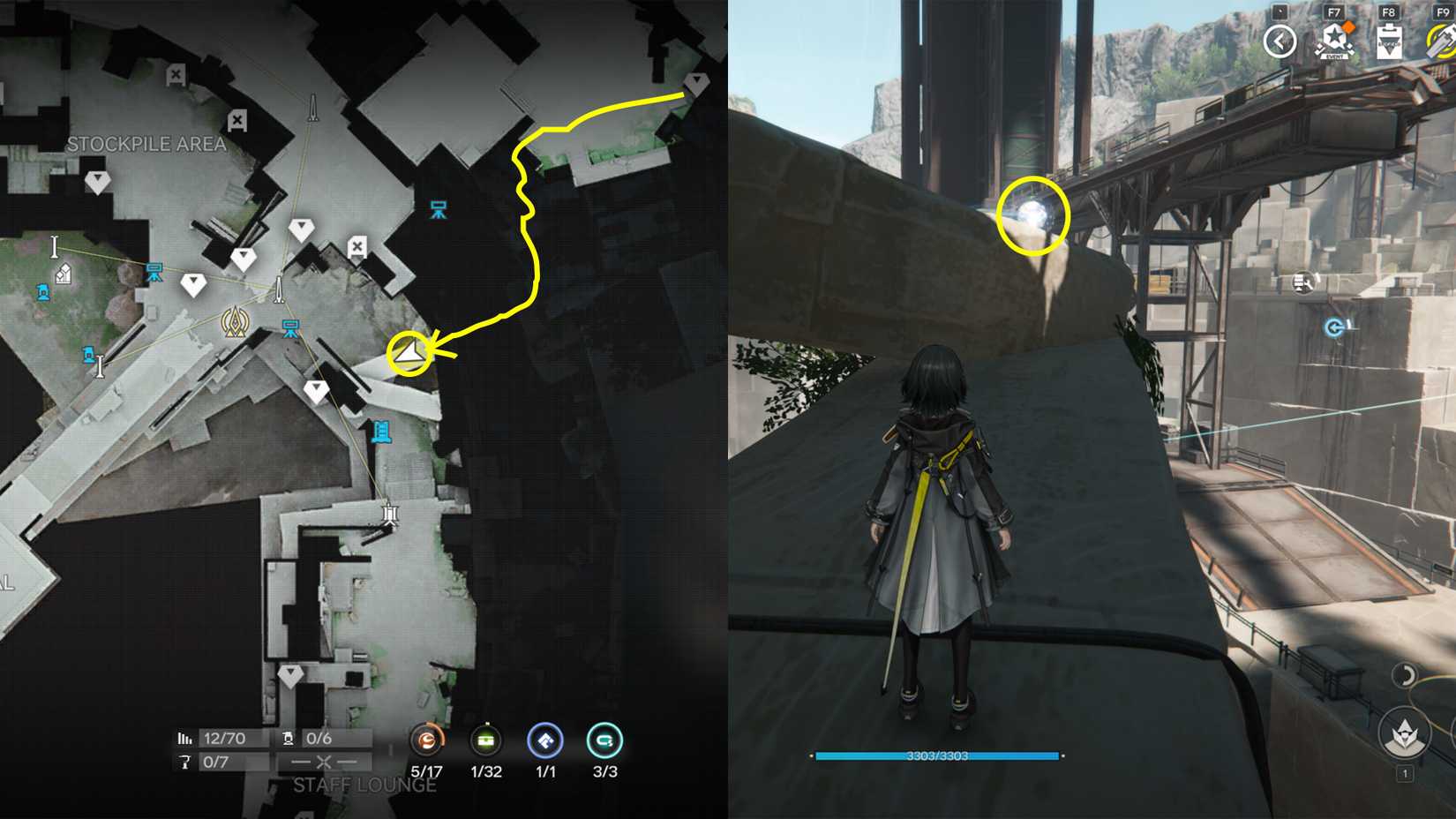
Task: Click the blue fast-travel beacon in the game view
Action: pos(1334,327)
